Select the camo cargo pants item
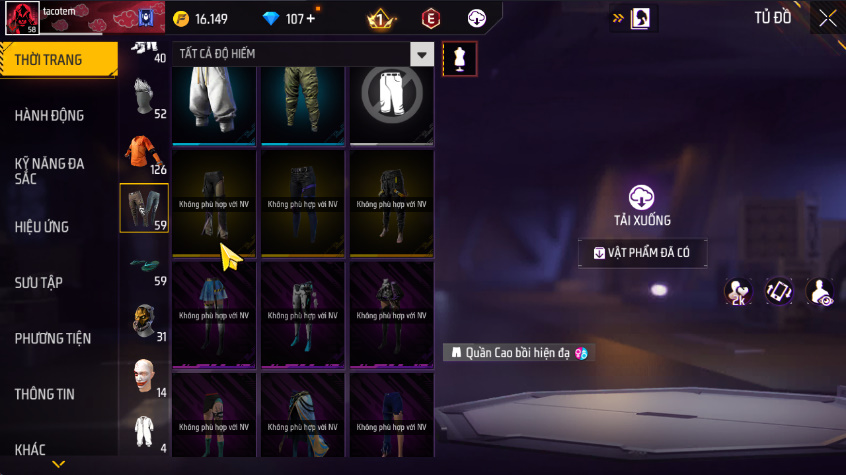This screenshot has width=846, height=475. pyautogui.click(x=303, y=100)
